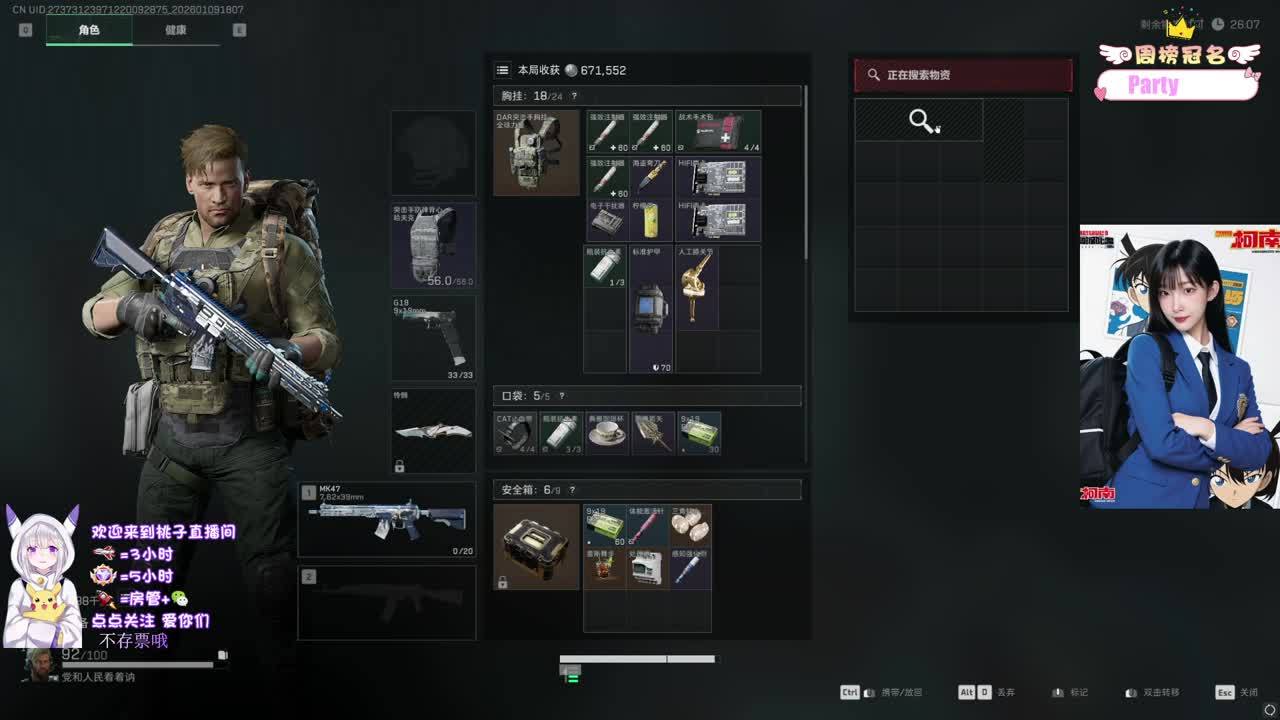Click the secure container case icon
This screenshot has height=720, width=1280.
tap(536, 546)
